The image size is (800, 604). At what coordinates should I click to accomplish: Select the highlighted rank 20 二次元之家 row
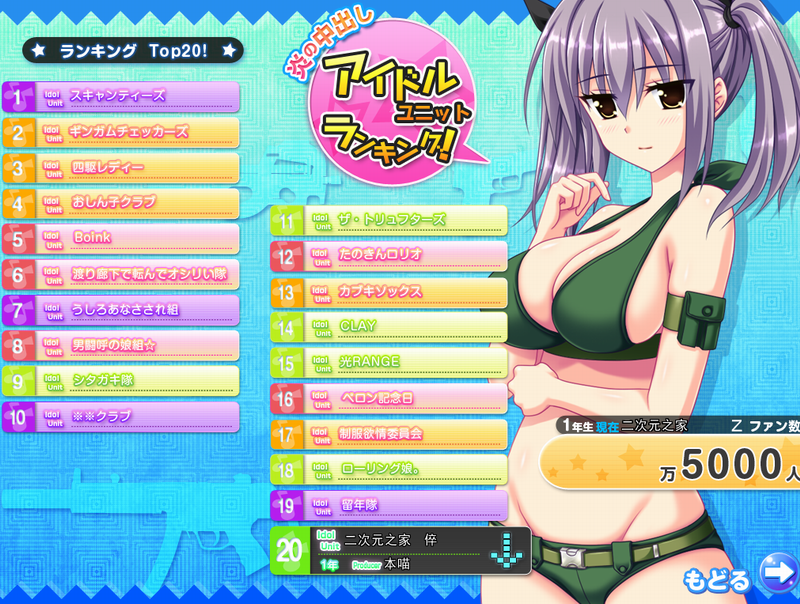click(x=400, y=551)
